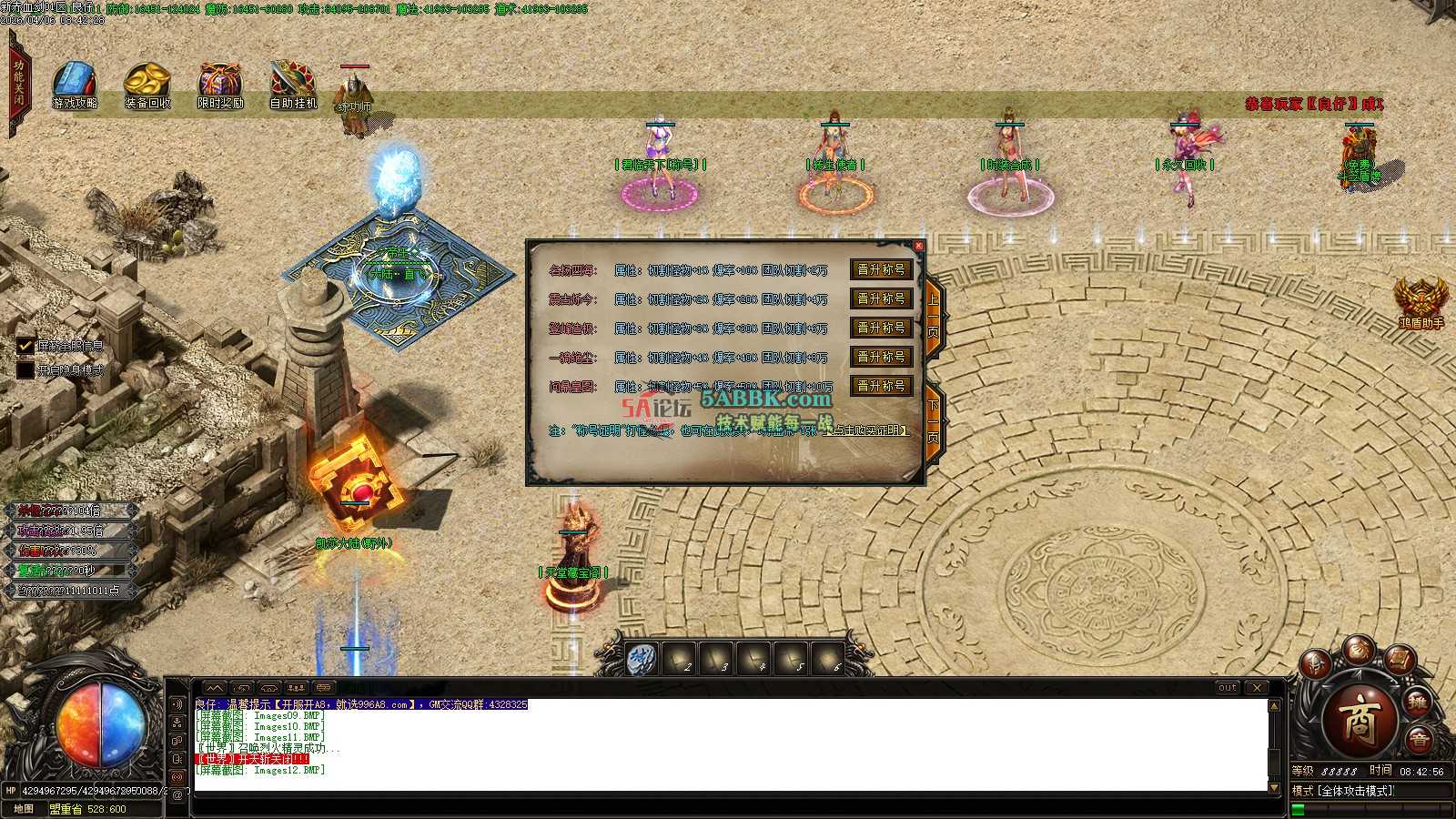The image size is (1456, 819).
Task: Close the title promotion dialog
Action: click(918, 246)
